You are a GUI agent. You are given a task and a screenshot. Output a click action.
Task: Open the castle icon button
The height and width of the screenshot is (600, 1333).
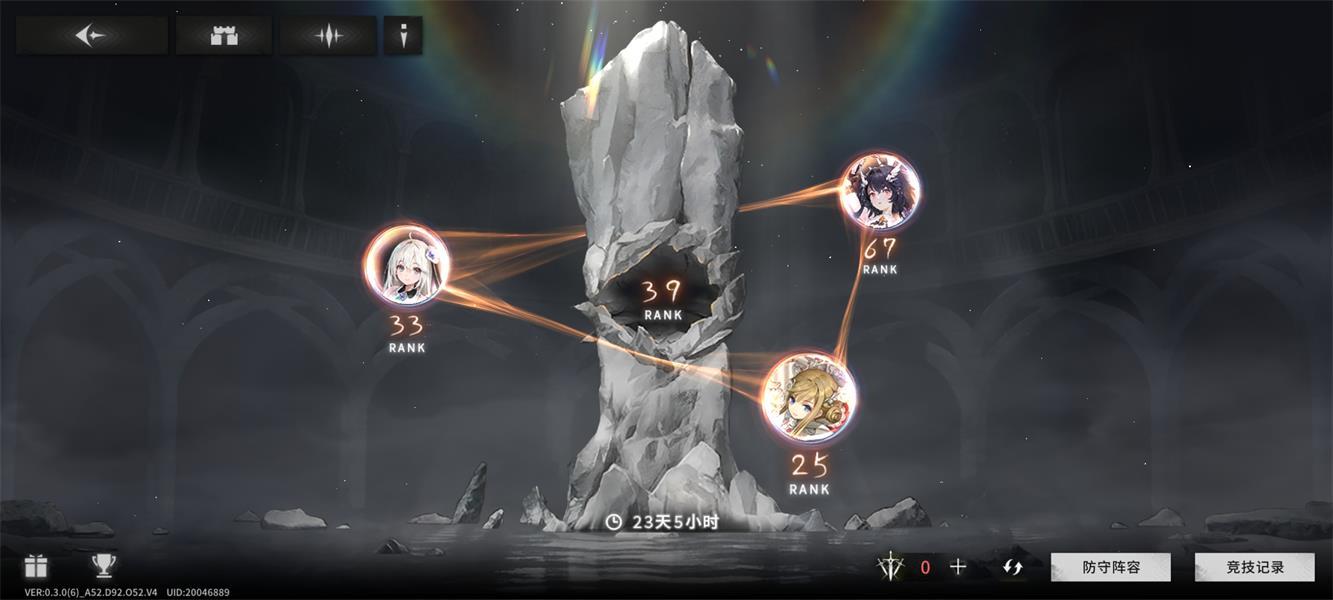(224, 35)
